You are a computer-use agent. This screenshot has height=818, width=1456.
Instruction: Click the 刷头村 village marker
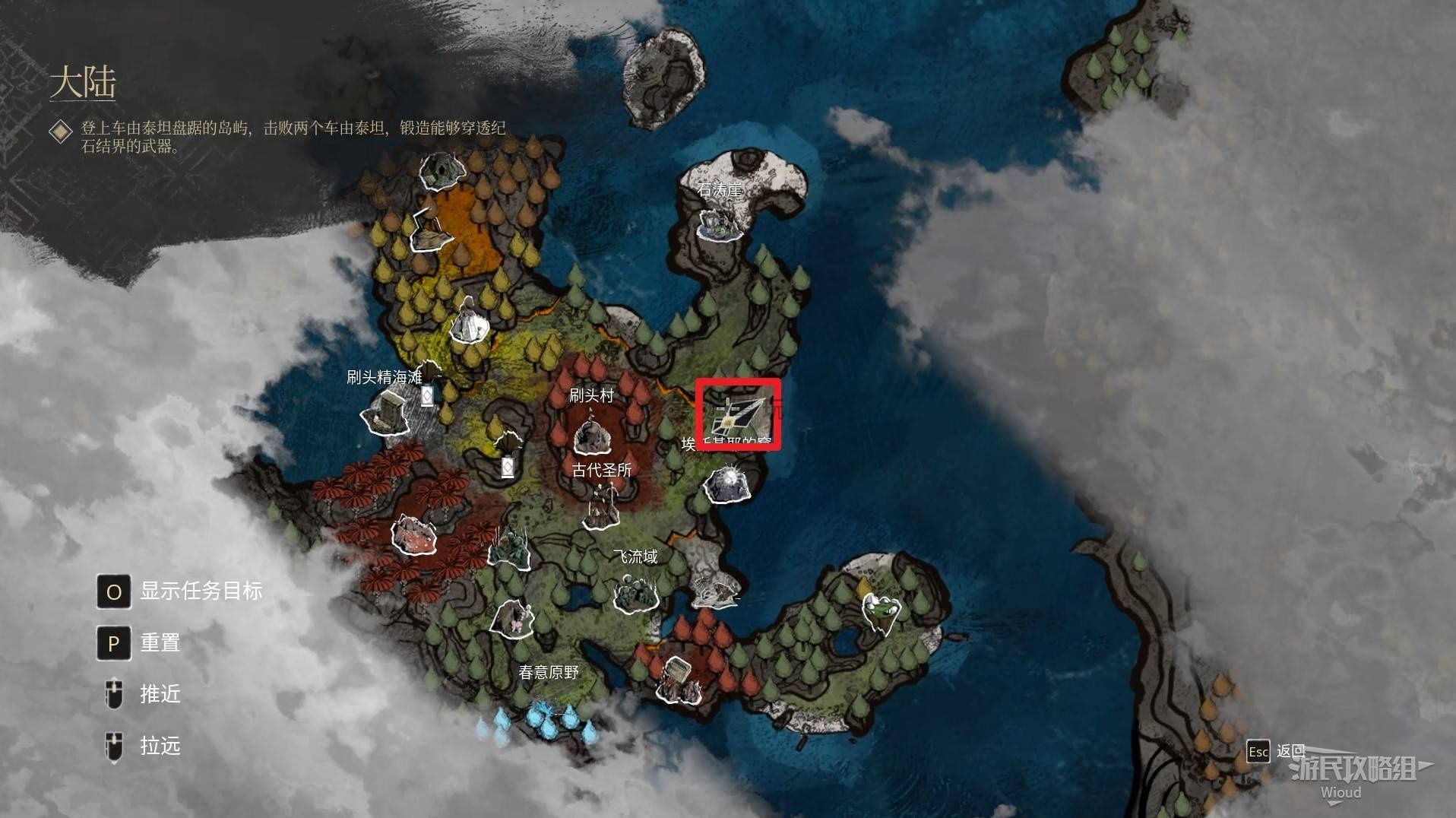point(592,435)
